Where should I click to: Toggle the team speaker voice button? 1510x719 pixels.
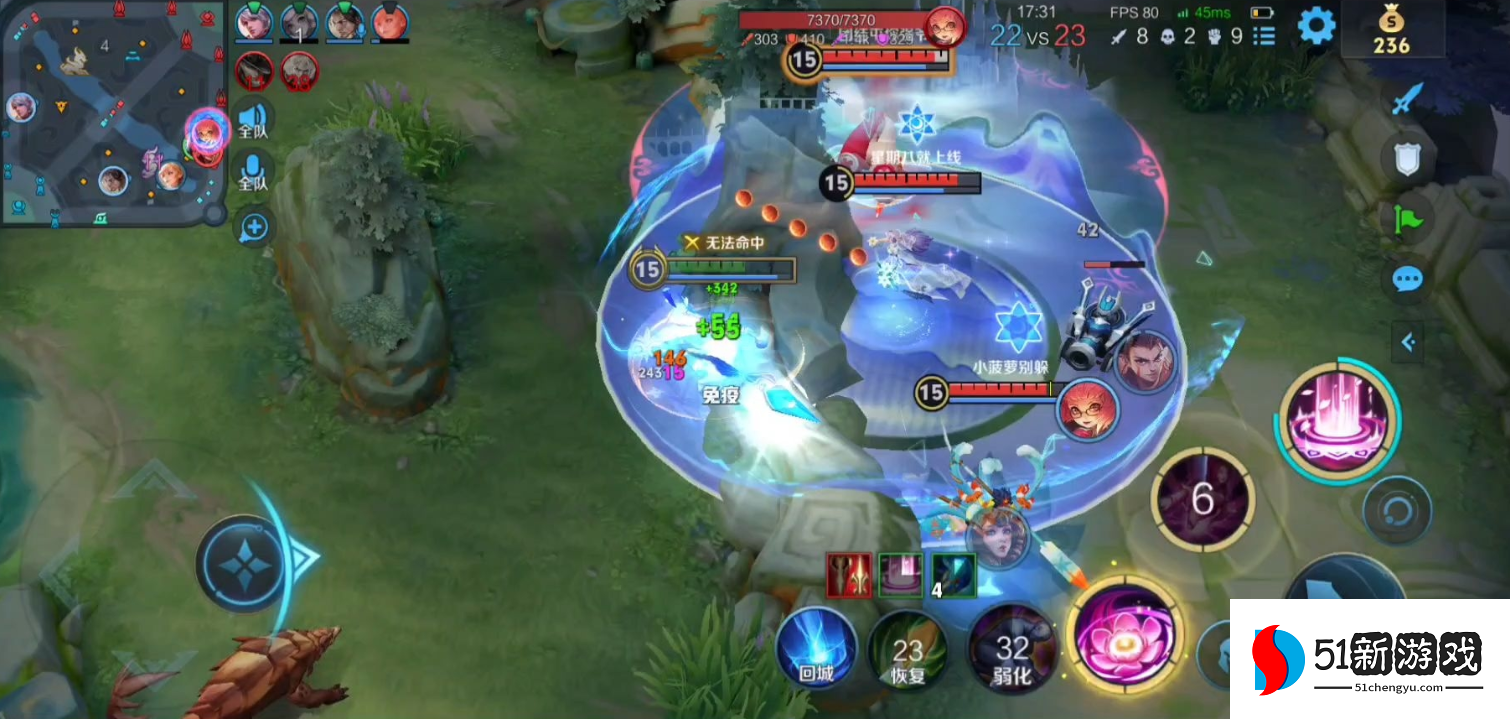254,119
